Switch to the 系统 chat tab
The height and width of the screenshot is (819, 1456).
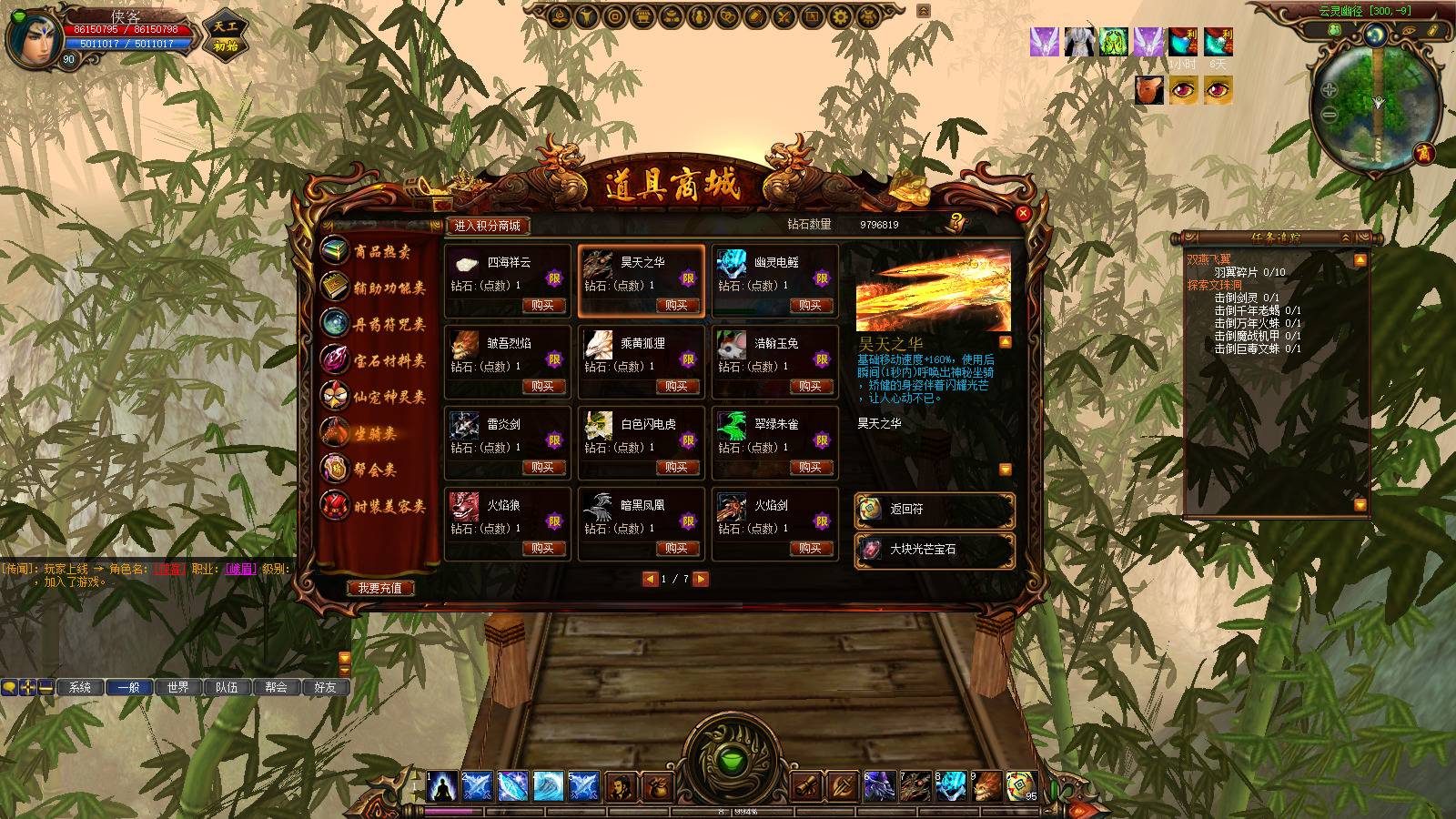78,688
